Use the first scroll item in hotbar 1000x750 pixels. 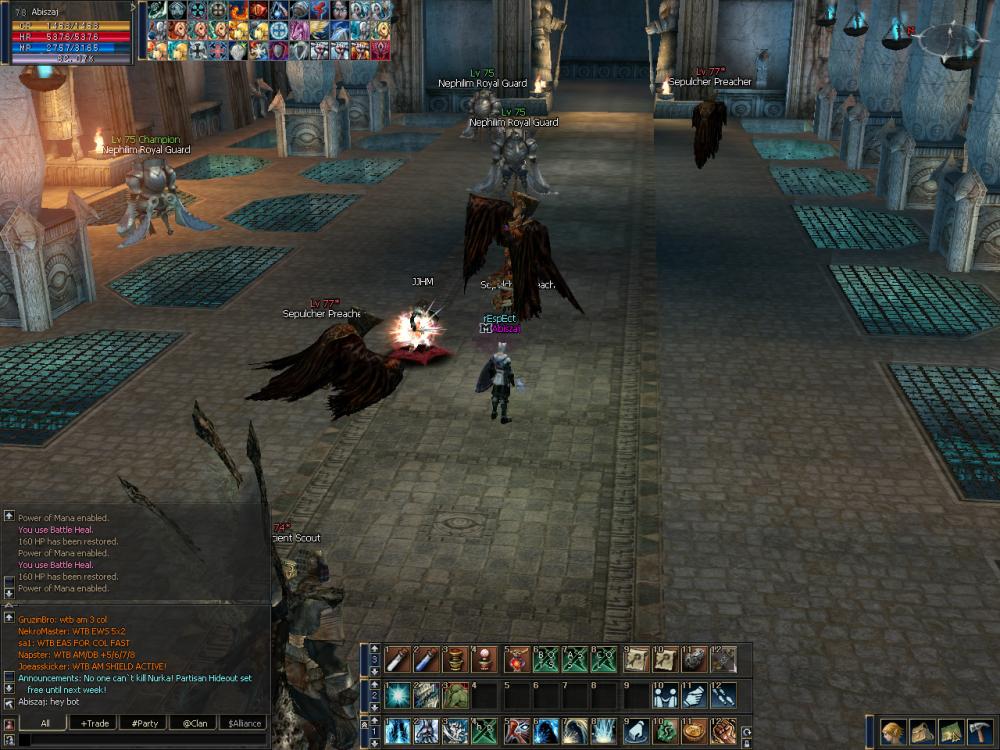pyautogui.click(x=635, y=659)
